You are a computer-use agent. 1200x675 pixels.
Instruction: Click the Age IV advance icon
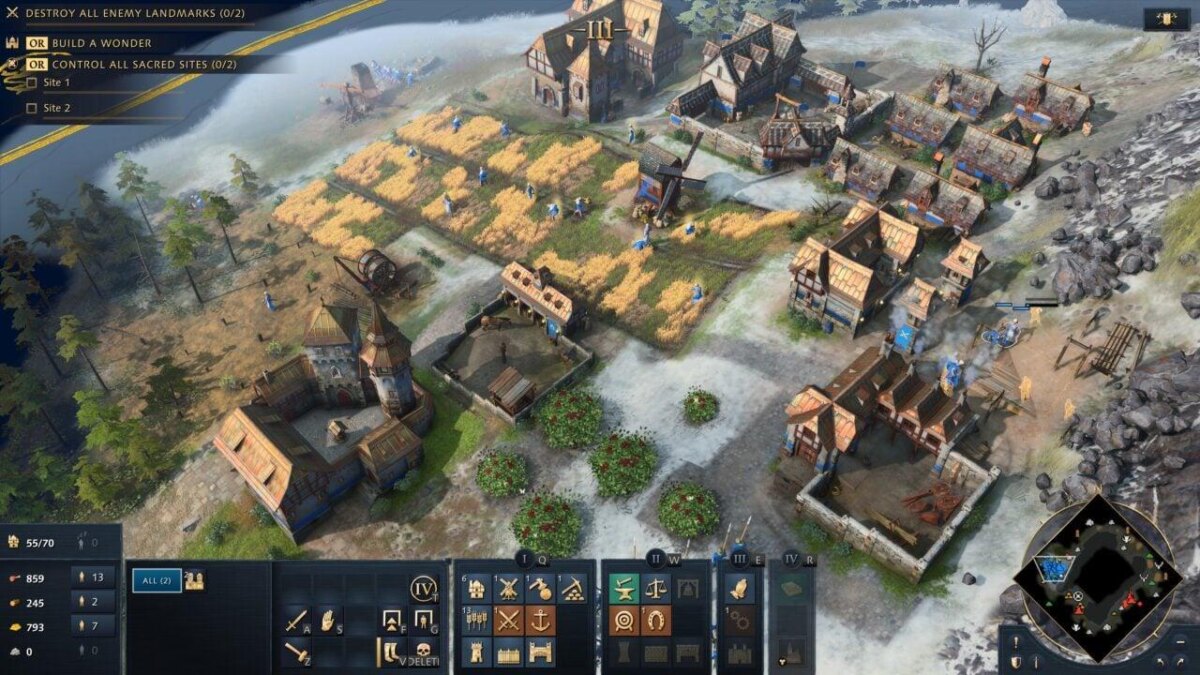click(423, 589)
